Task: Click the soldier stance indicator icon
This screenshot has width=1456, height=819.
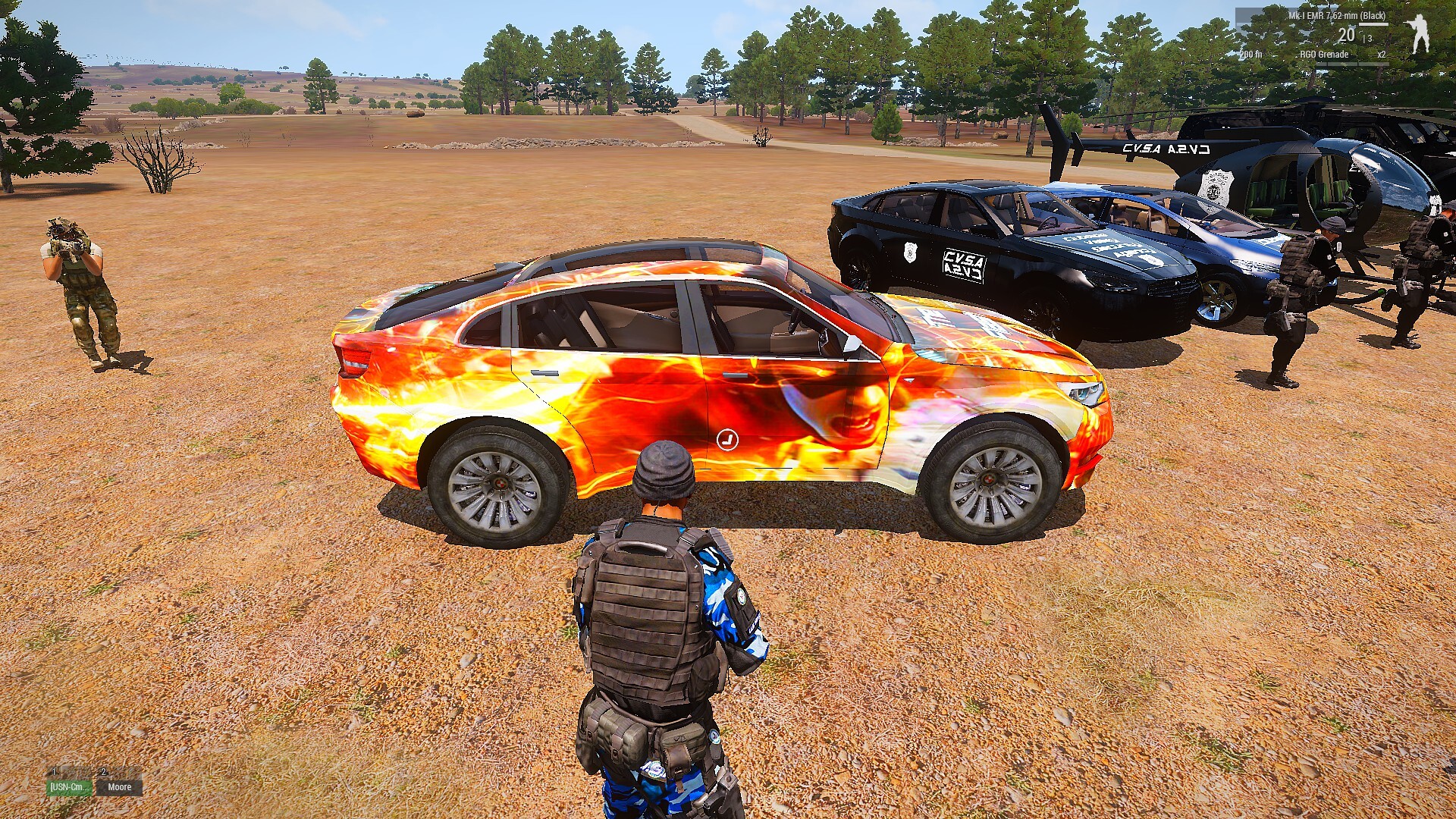Action: (1418, 34)
